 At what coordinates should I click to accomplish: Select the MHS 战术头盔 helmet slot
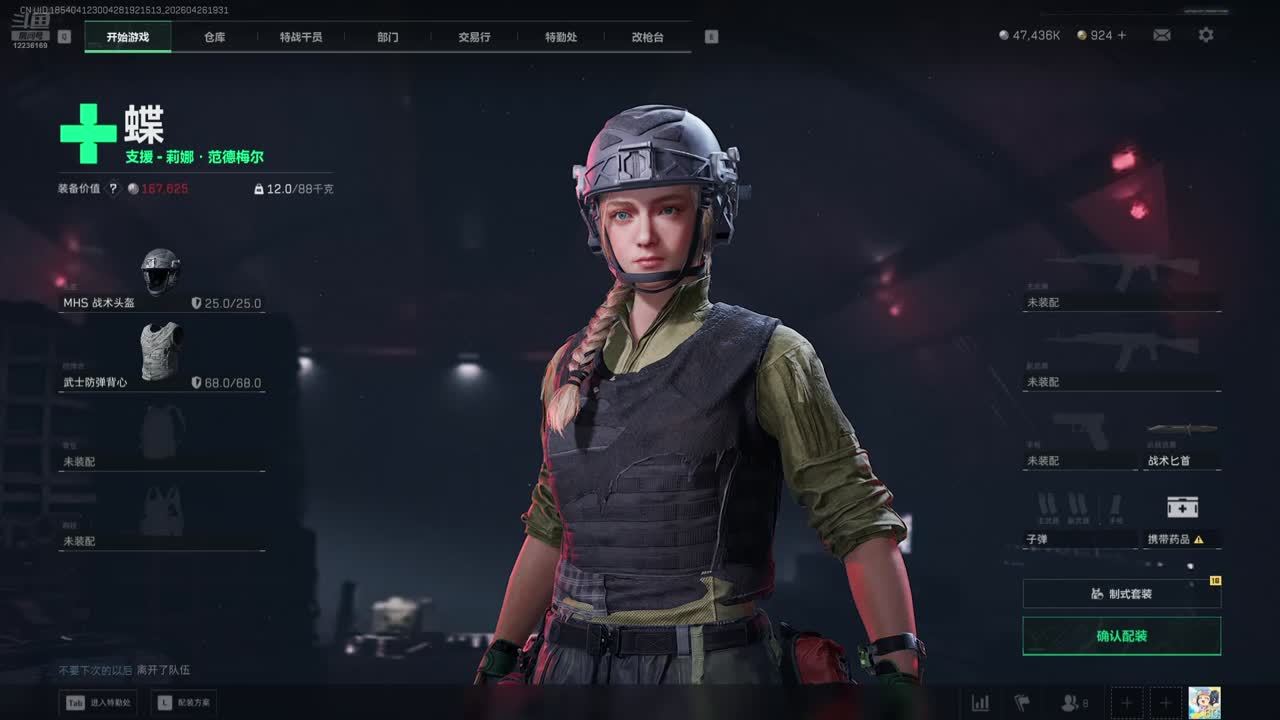162,282
